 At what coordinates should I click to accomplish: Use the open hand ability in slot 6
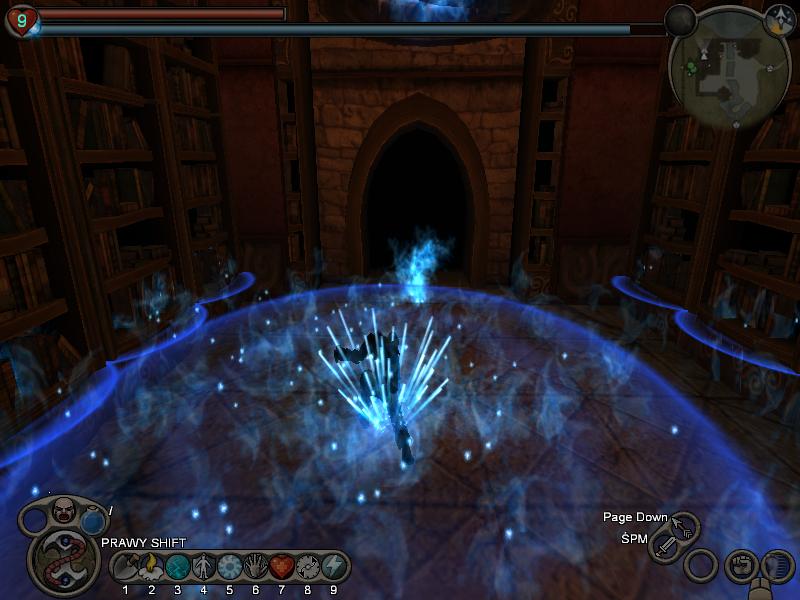click(255, 566)
